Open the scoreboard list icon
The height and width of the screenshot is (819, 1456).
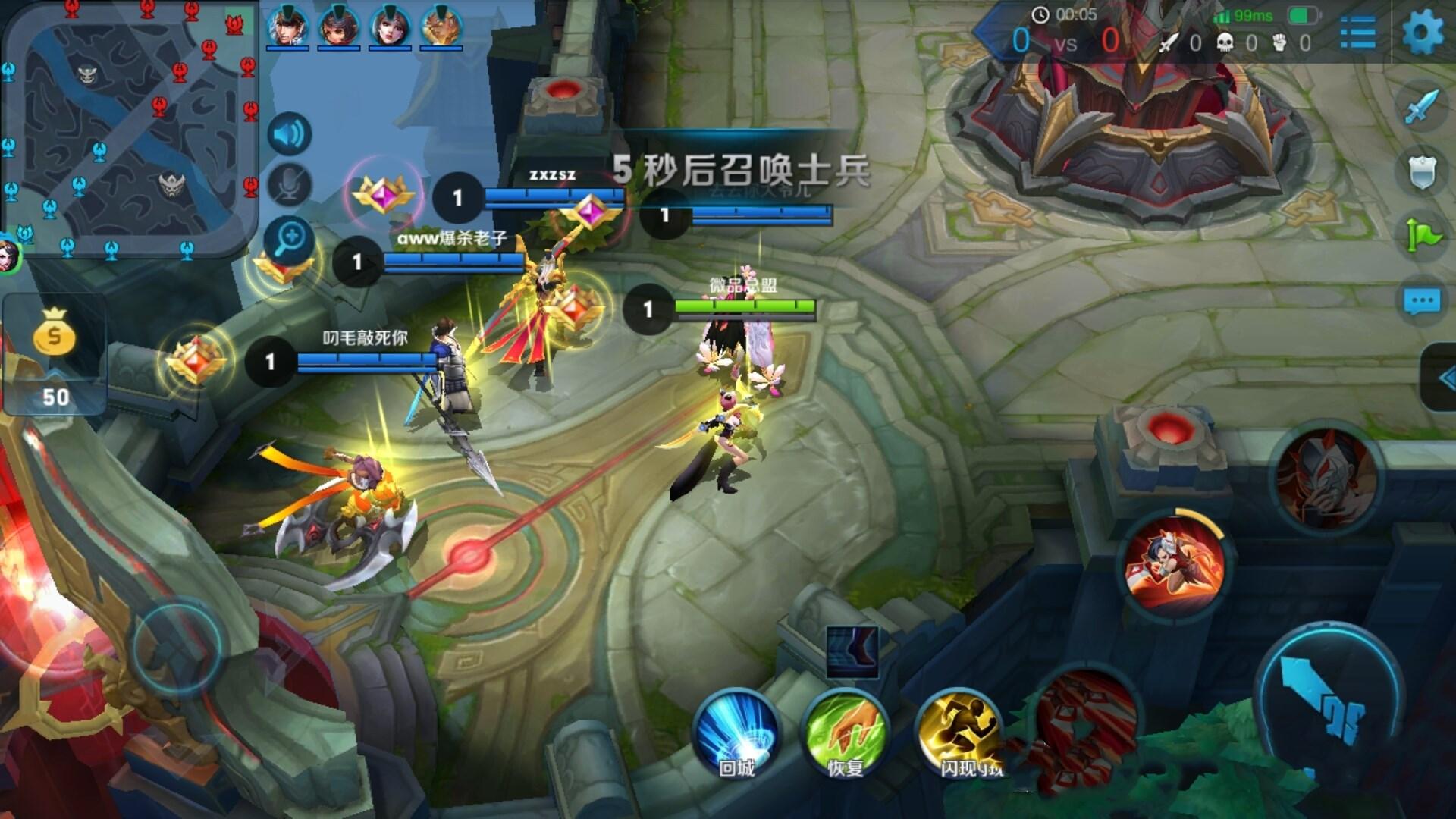click(1357, 32)
